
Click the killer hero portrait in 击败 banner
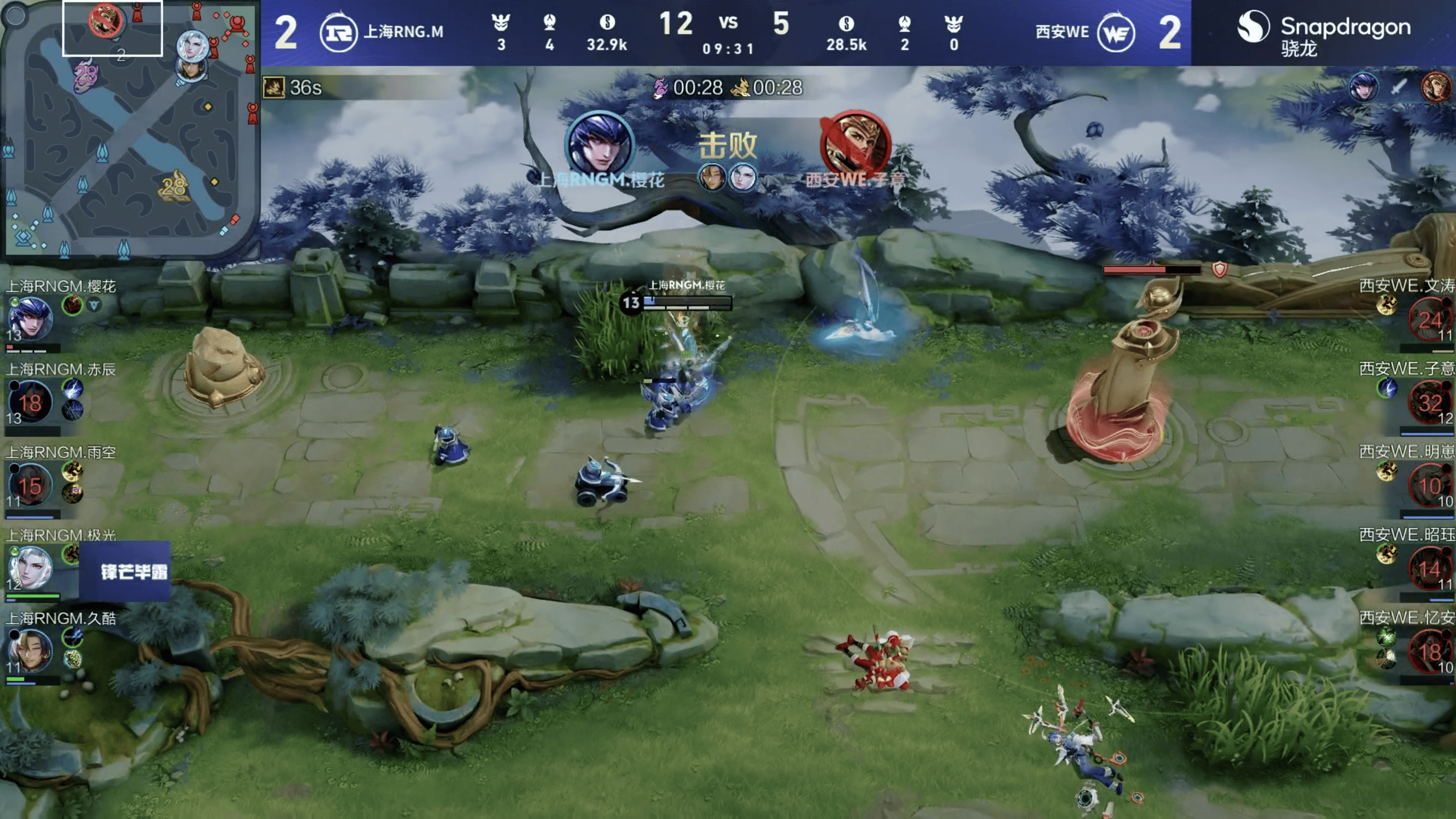[600, 143]
